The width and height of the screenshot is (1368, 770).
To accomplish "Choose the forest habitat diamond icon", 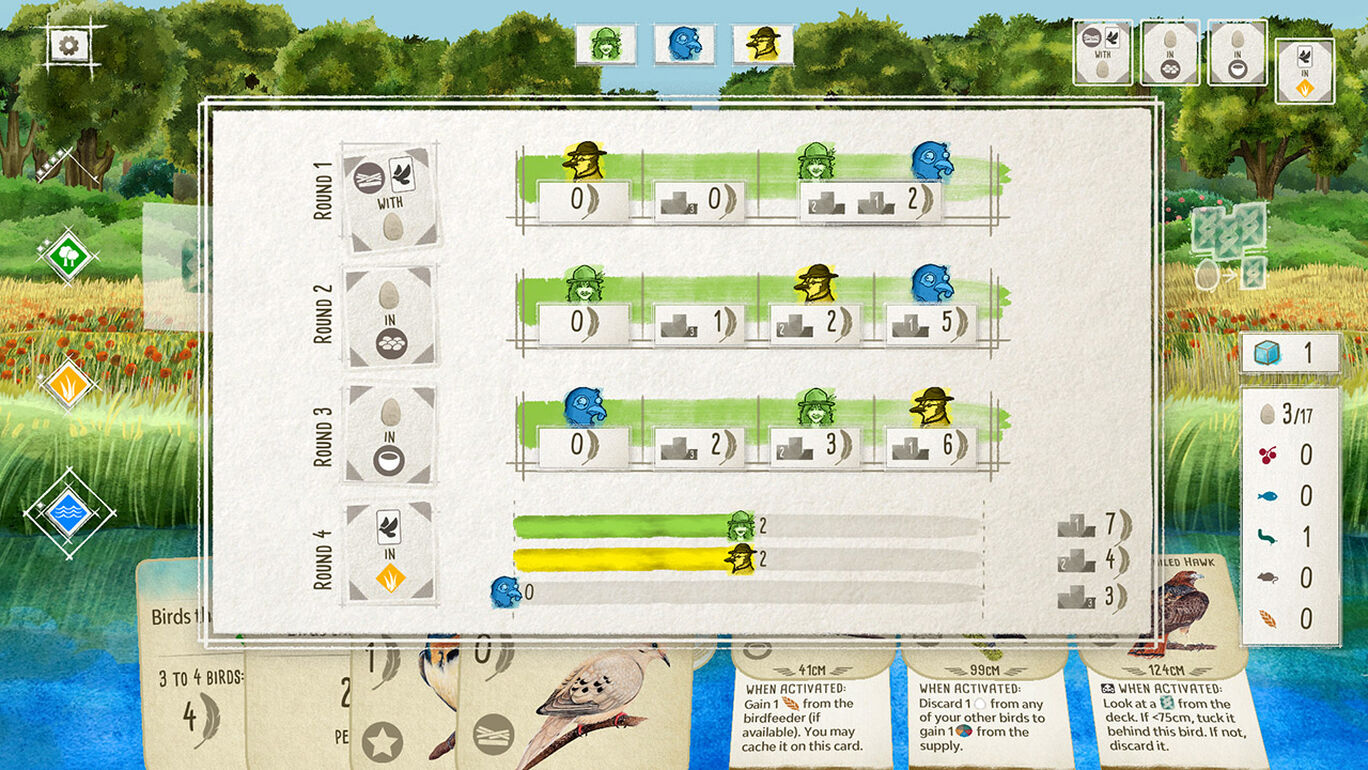I will pyautogui.click(x=68, y=254).
